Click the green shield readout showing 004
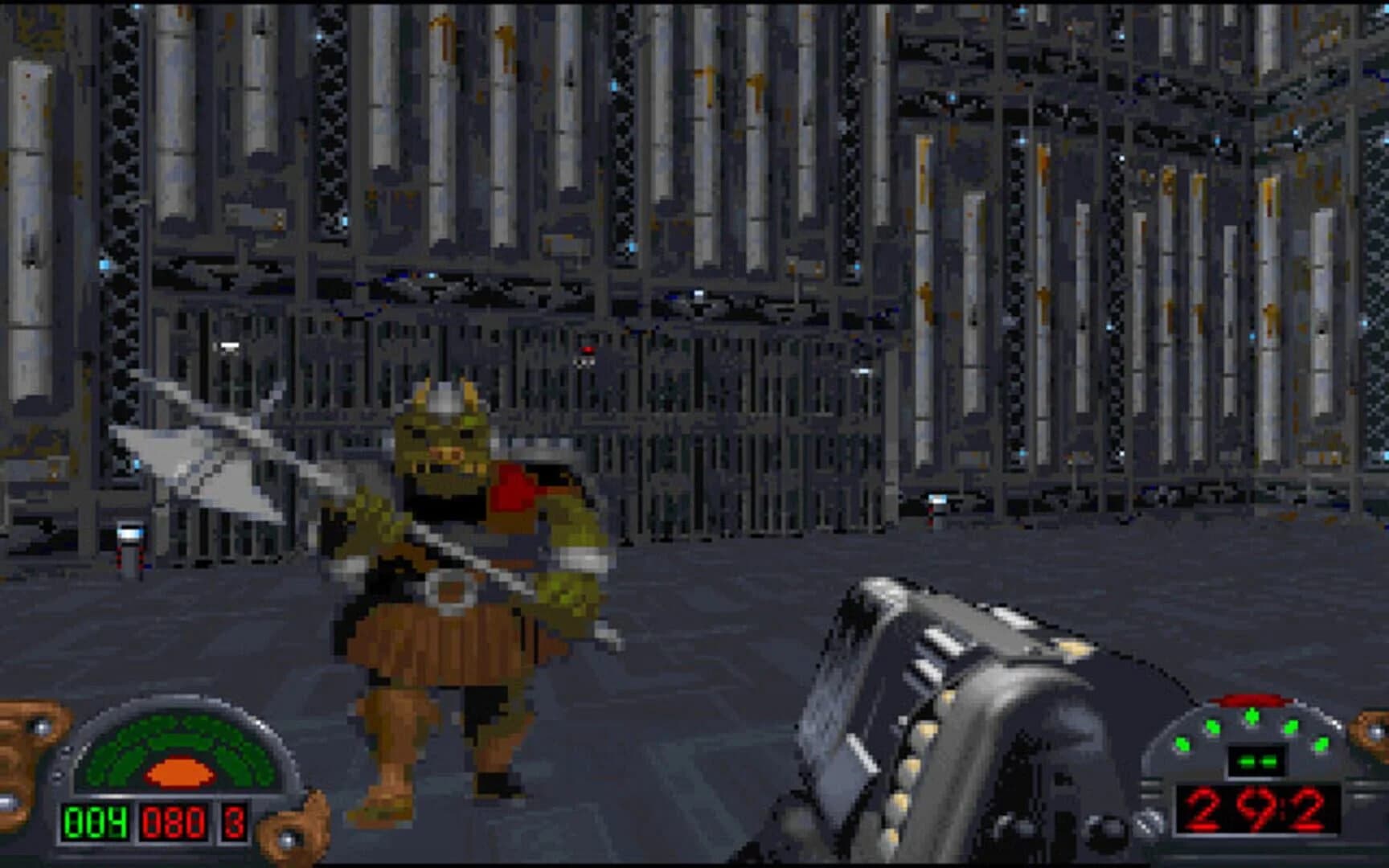Image resolution: width=1389 pixels, height=868 pixels. tap(96, 823)
